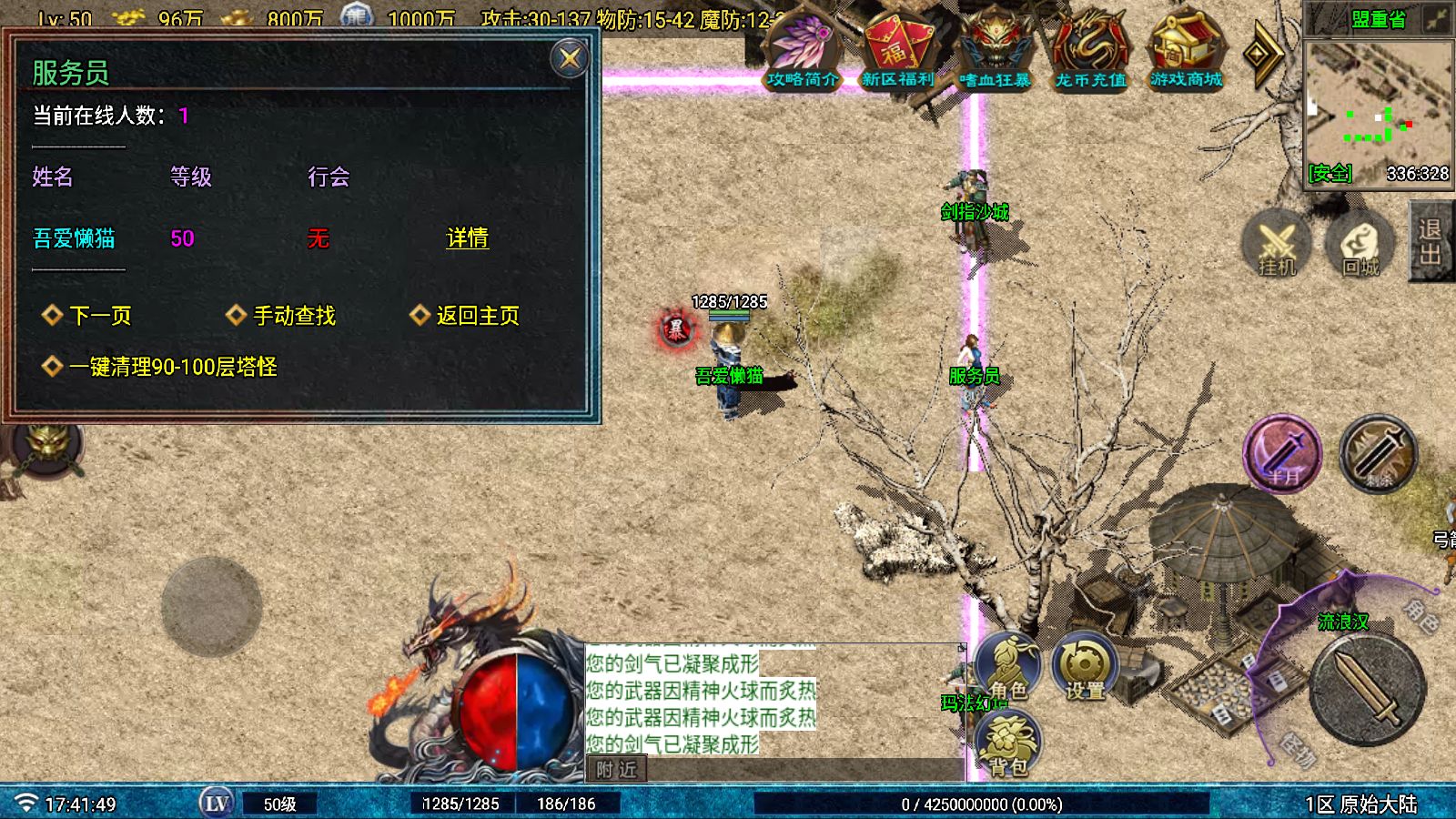Open the 游戏商城 shop
This screenshot has height=819, width=1456.
tap(1186, 52)
